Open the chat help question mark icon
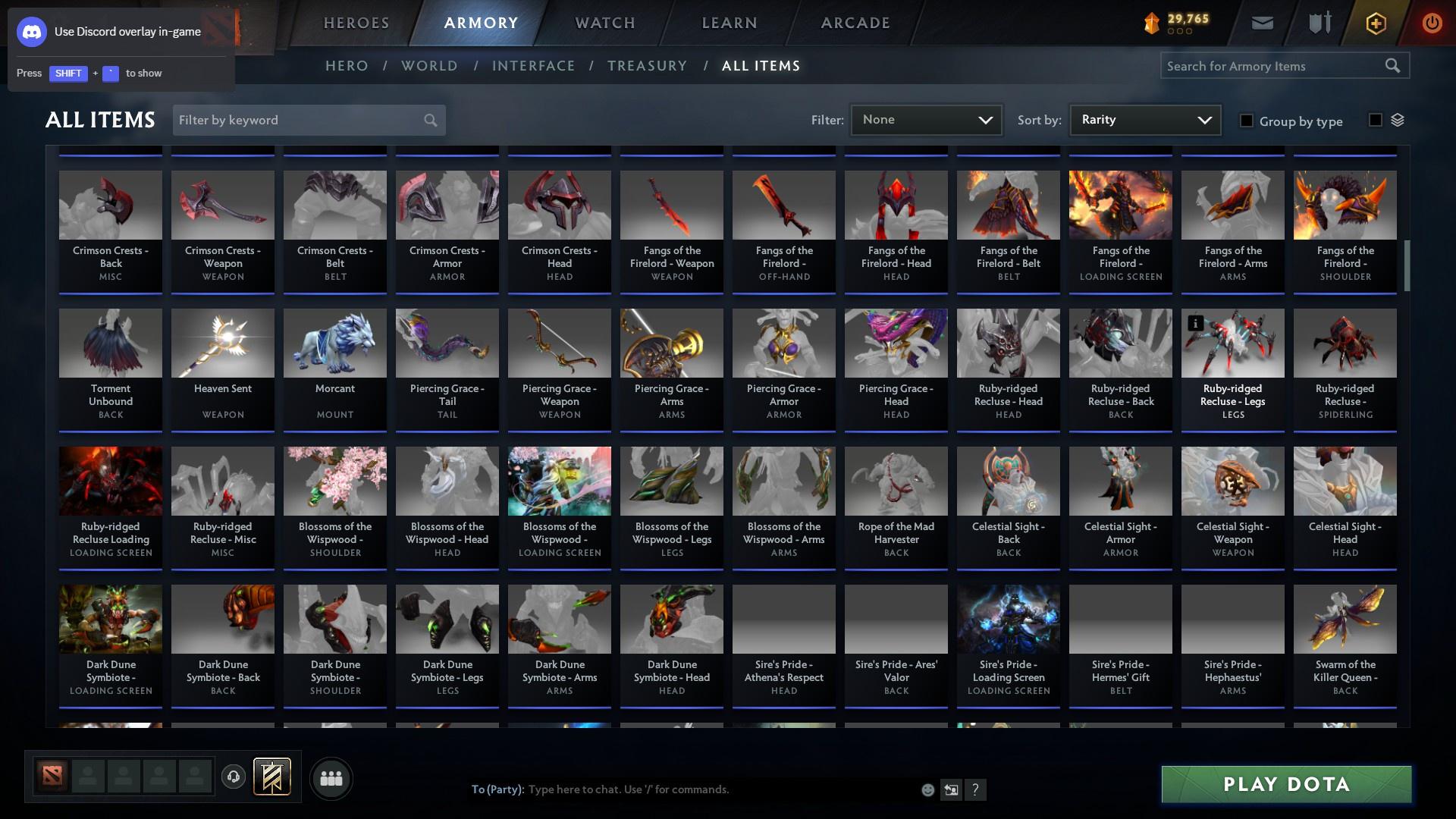This screenshot has height=819, width=1456. click(x=976, y=789)
